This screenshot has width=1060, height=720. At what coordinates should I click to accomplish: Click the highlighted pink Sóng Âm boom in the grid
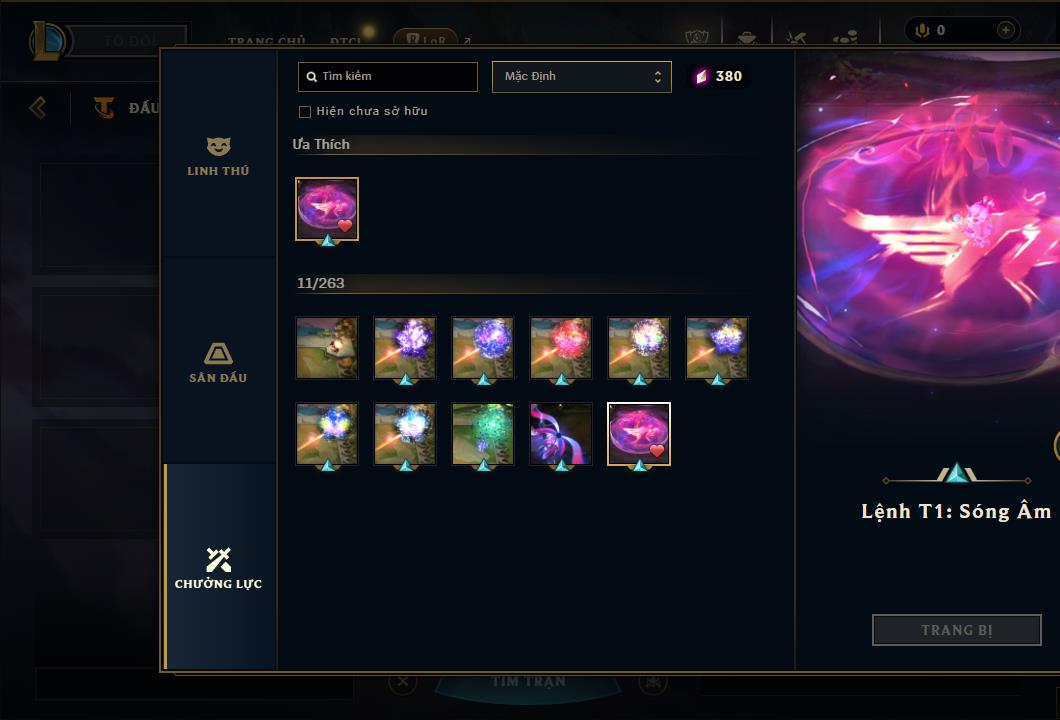639,433
